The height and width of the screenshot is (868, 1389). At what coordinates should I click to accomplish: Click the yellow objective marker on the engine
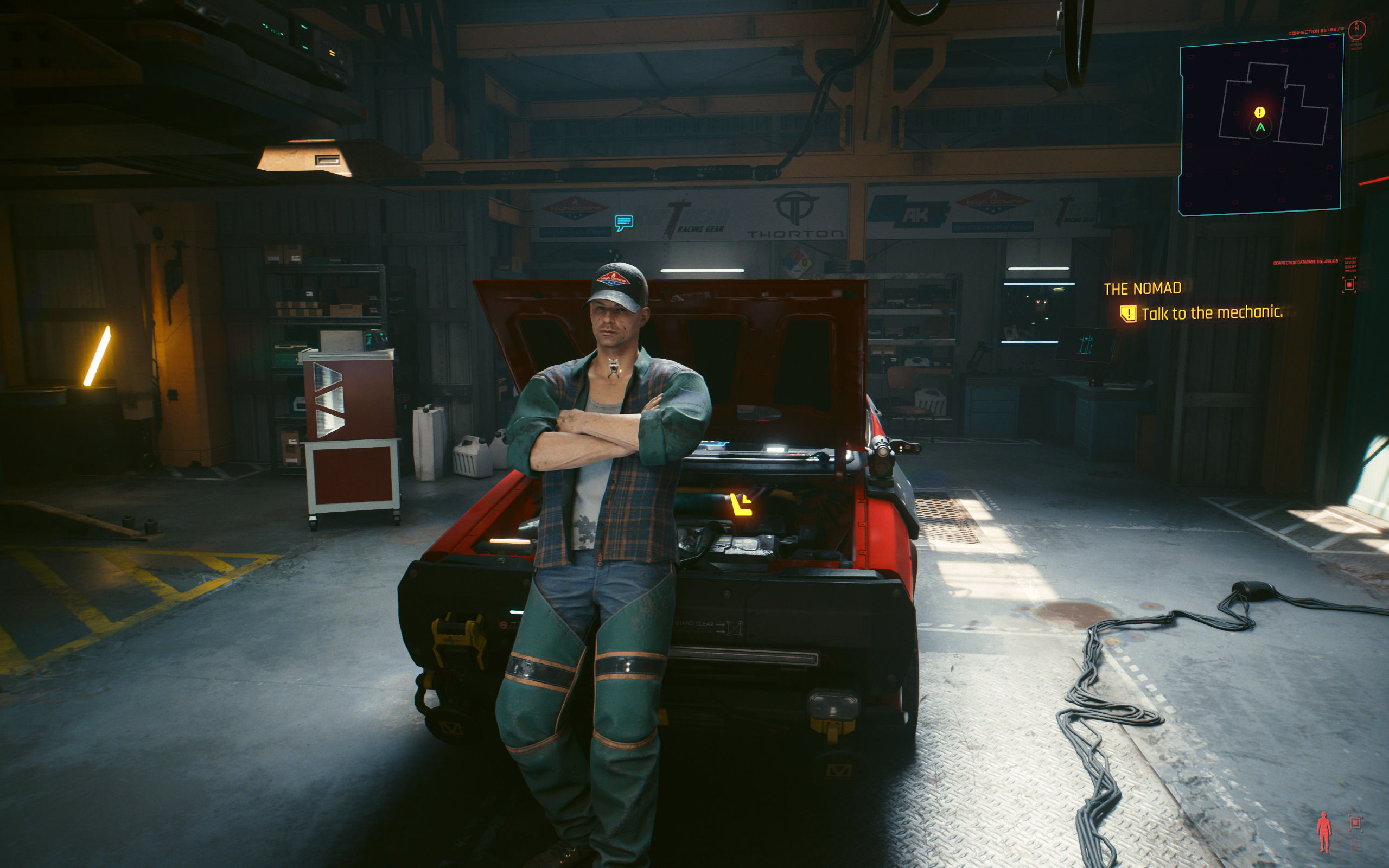click(x=741, y=505)
